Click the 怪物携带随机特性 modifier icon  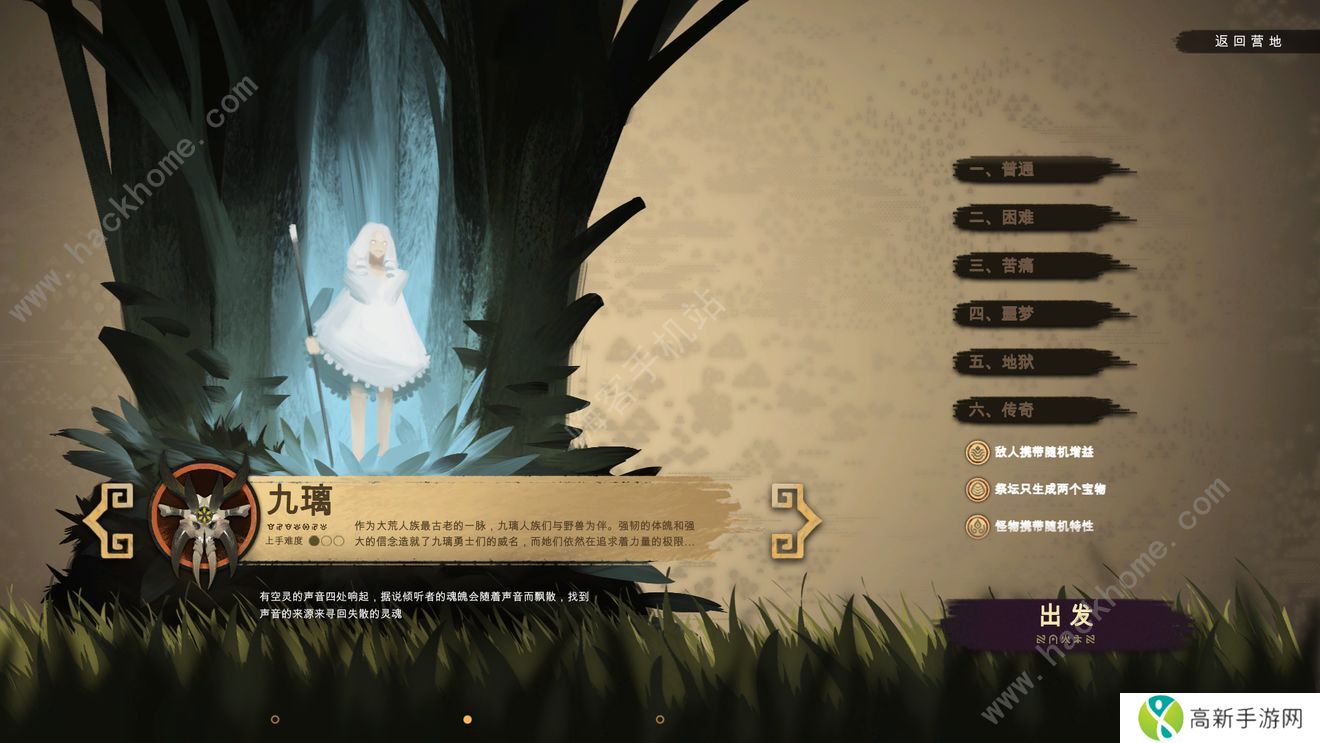click(x=977, y=526)
